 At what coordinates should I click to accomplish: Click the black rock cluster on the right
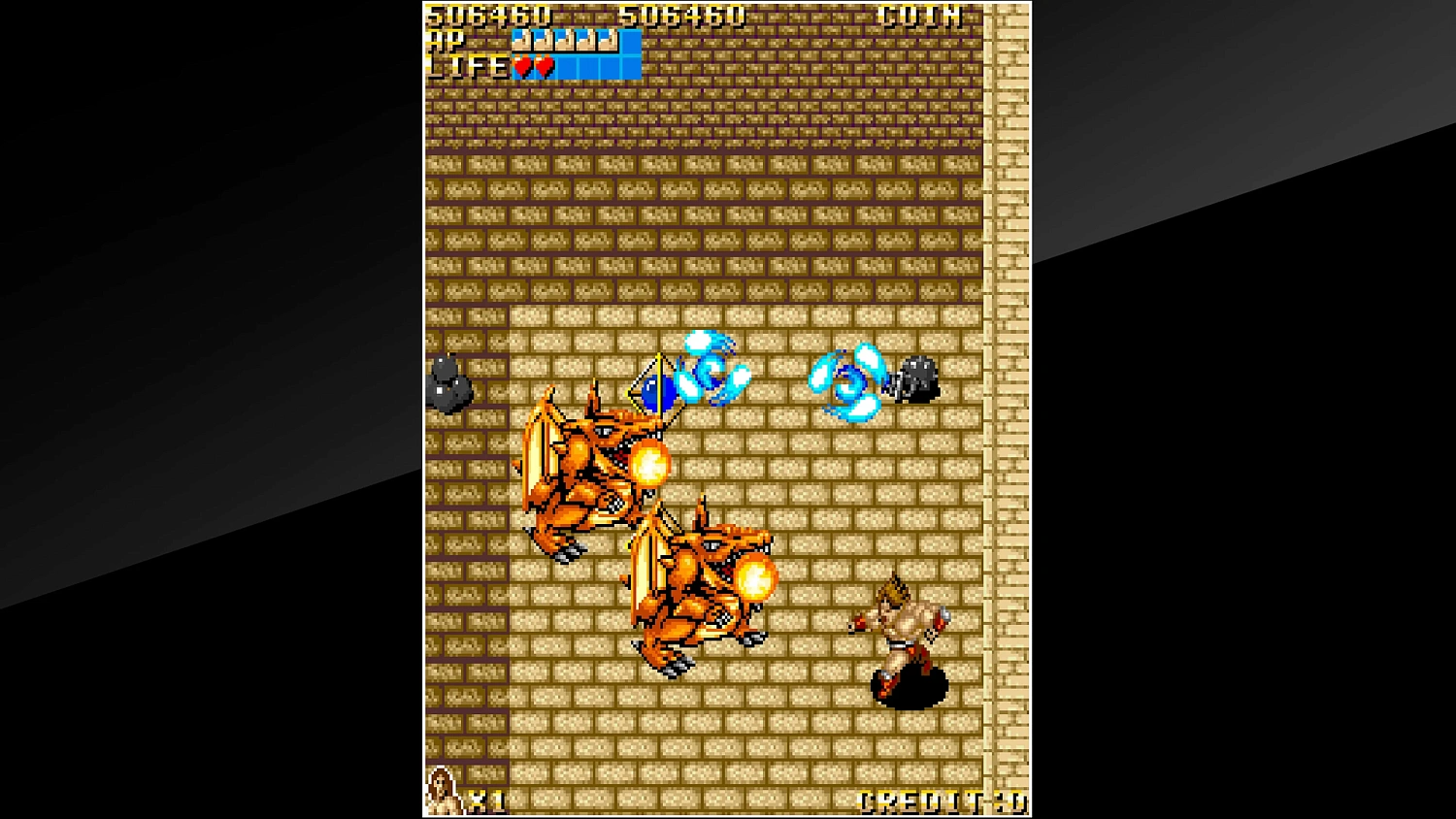[x=914, y=378]
